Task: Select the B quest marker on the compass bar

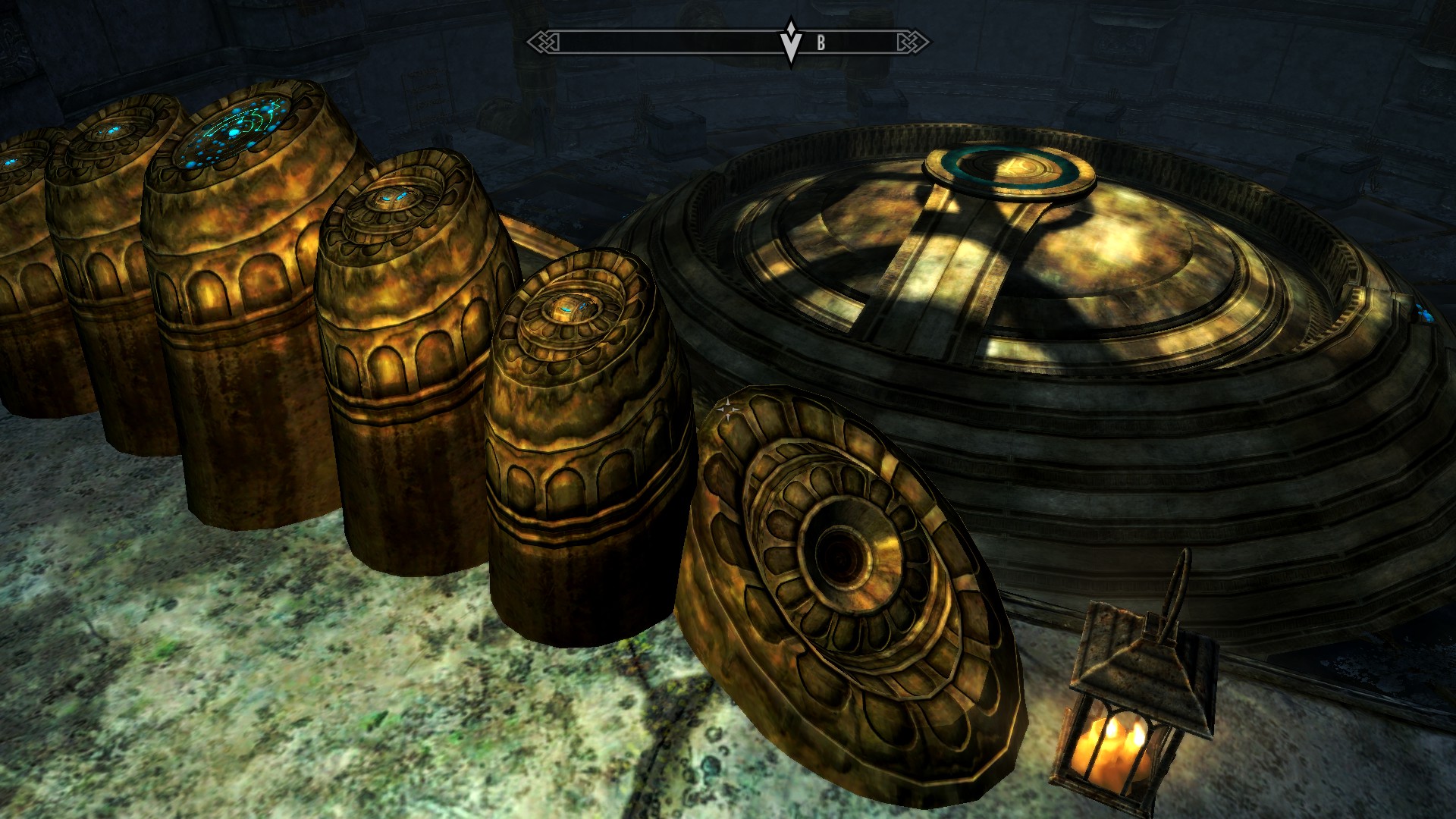Action: 820,42
